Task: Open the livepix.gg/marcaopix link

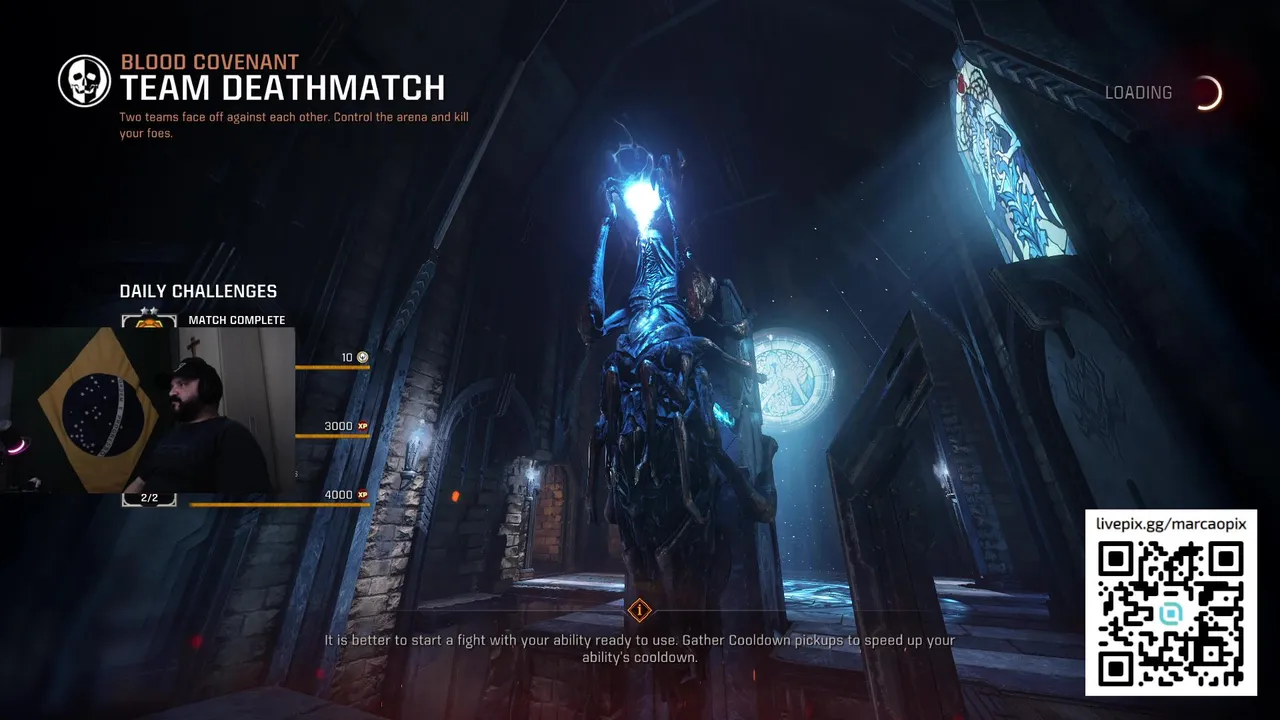Action: point(1170,524)
